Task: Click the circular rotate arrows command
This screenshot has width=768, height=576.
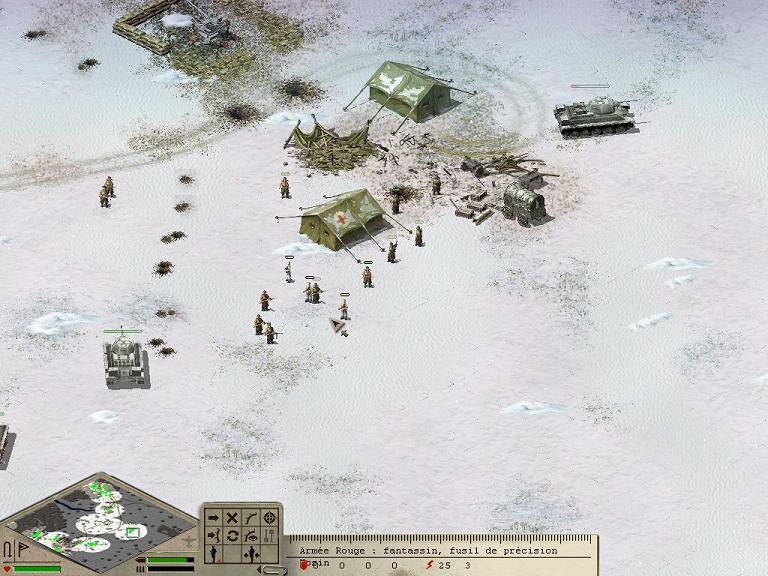Action: [x=232, y=536]
